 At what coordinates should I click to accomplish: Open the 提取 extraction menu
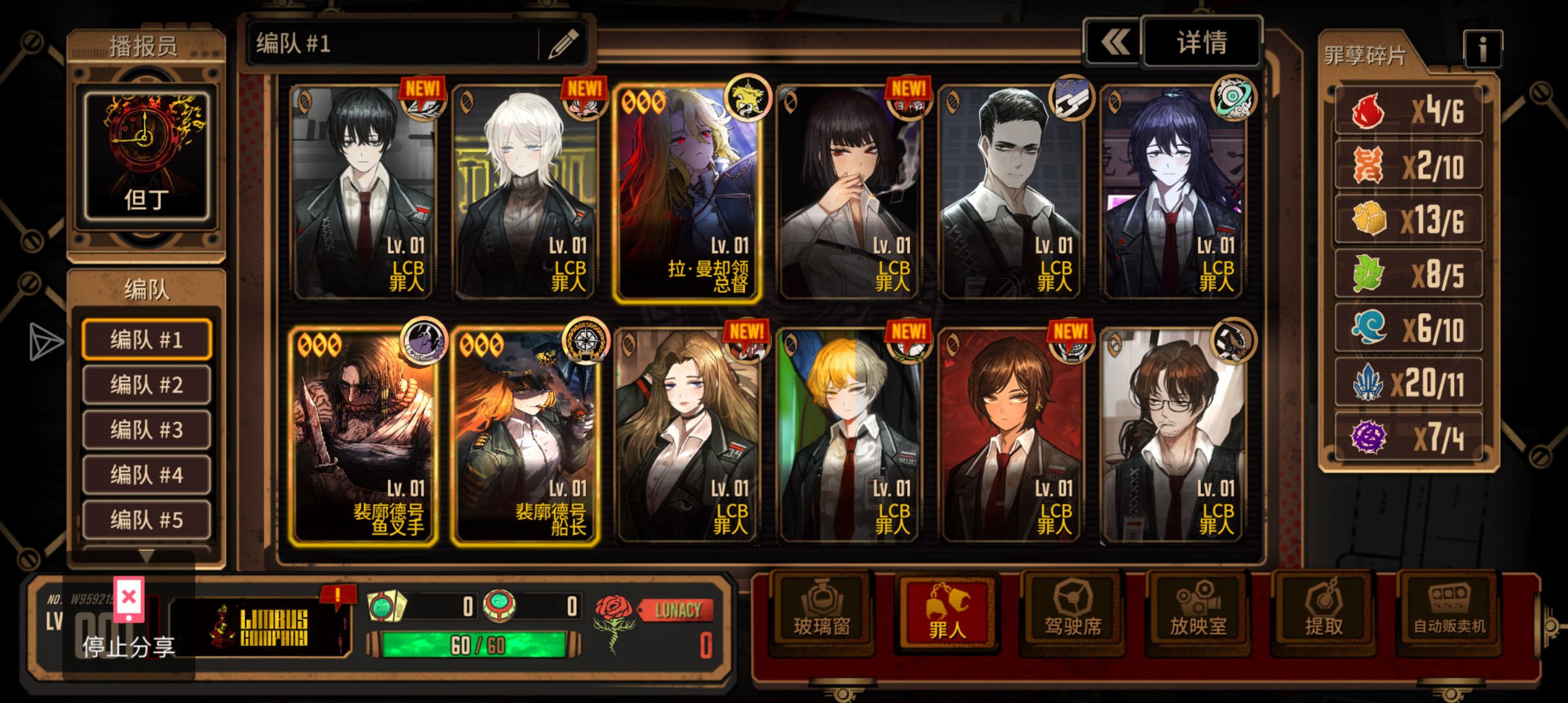[x=1323, y=612]
